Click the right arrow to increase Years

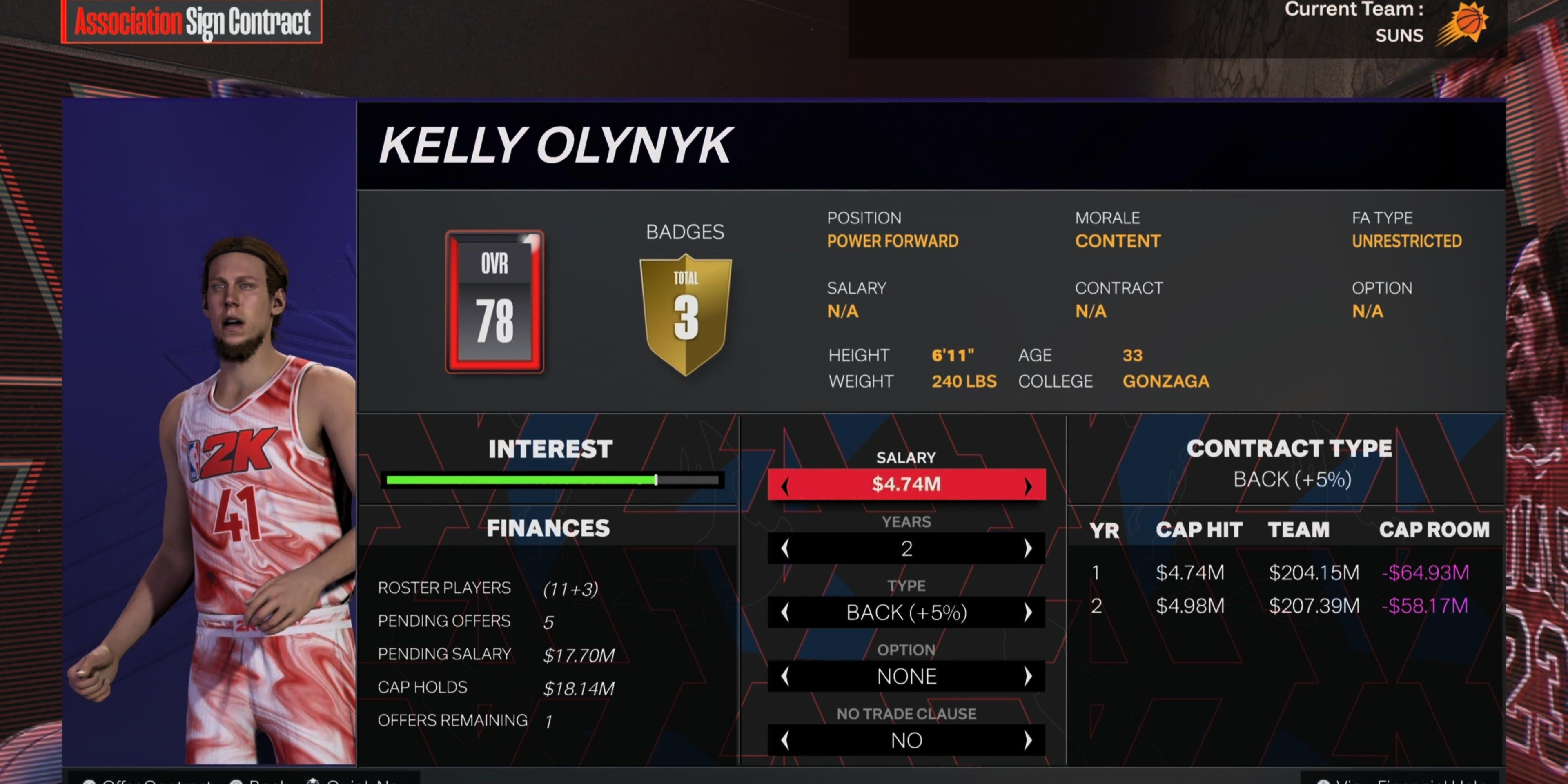pyautogui.click(x=1029, y=548)
